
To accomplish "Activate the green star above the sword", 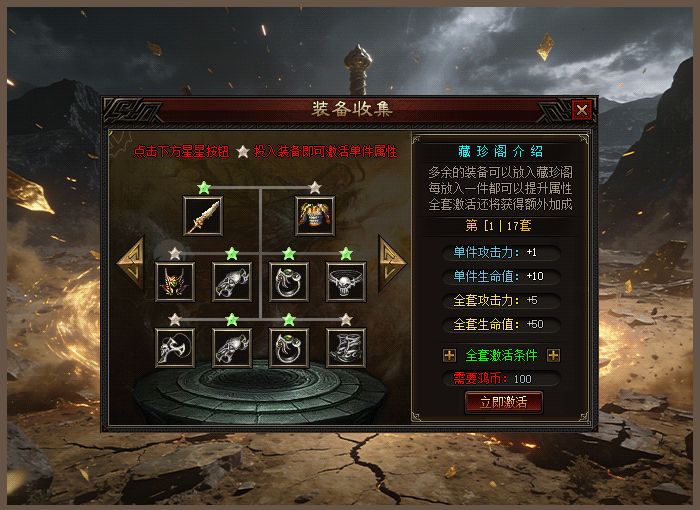I will click(204, 187).
